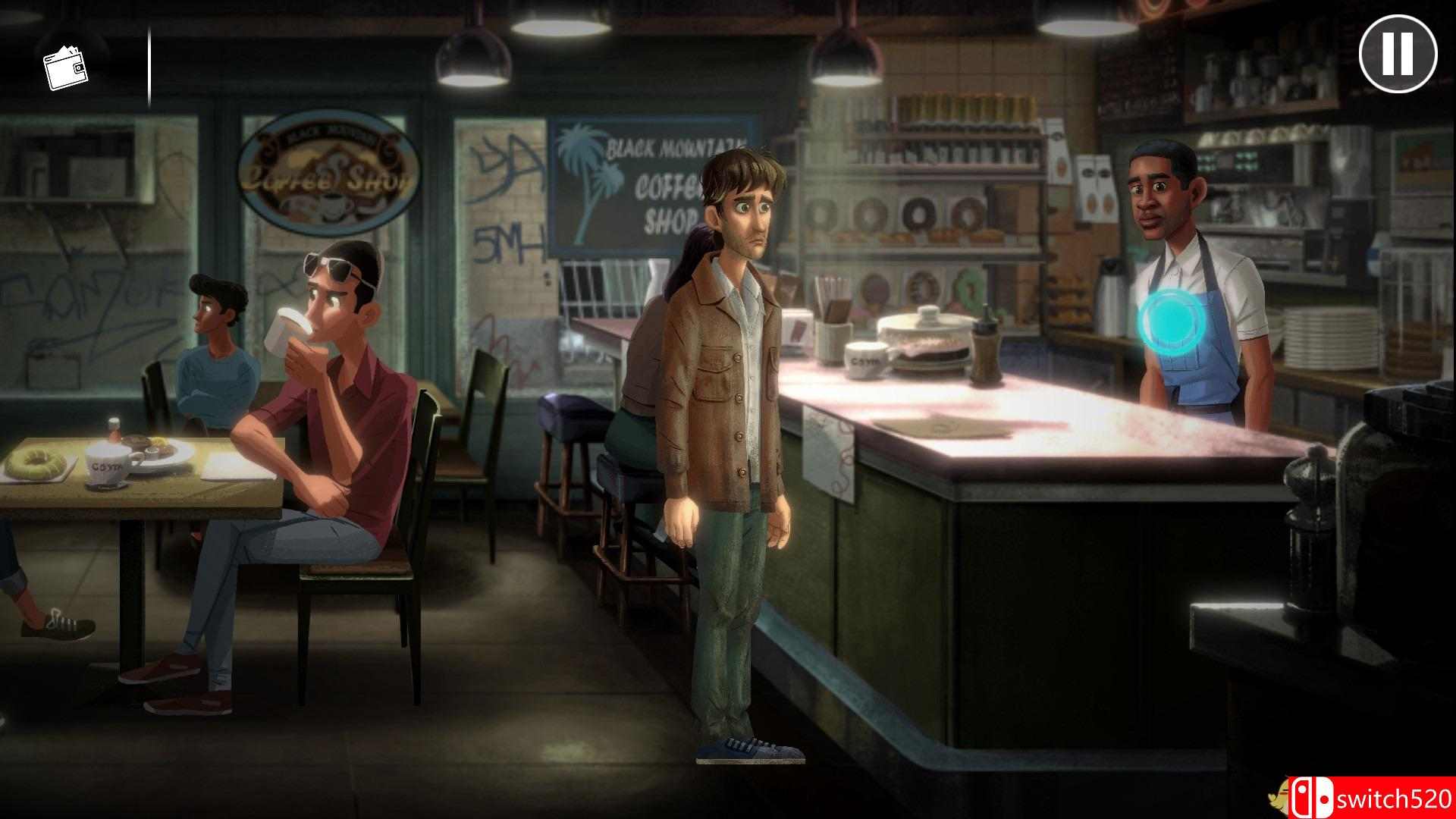Screen dimensions: 1456x819
Task: Click the donut on the table plate
Action: point(34,463)
